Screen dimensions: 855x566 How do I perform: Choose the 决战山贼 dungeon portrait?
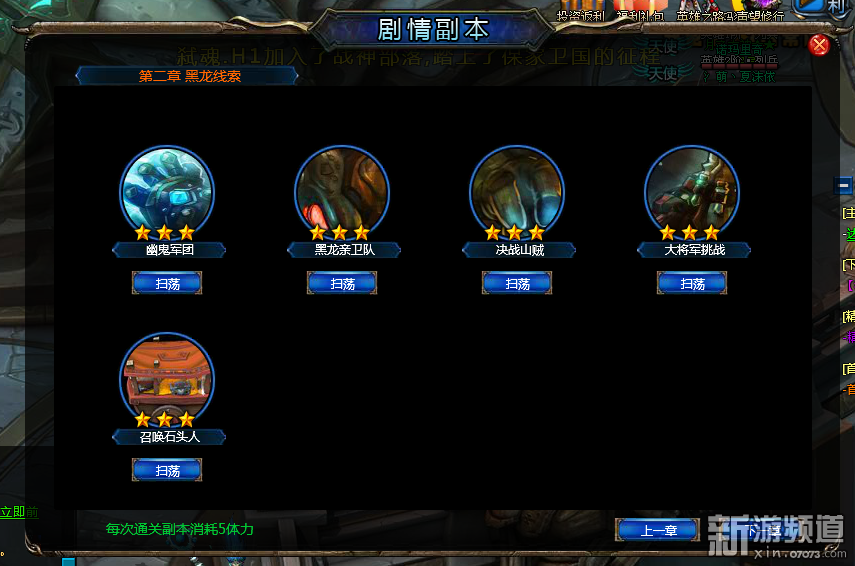click(x=517, y=192)
